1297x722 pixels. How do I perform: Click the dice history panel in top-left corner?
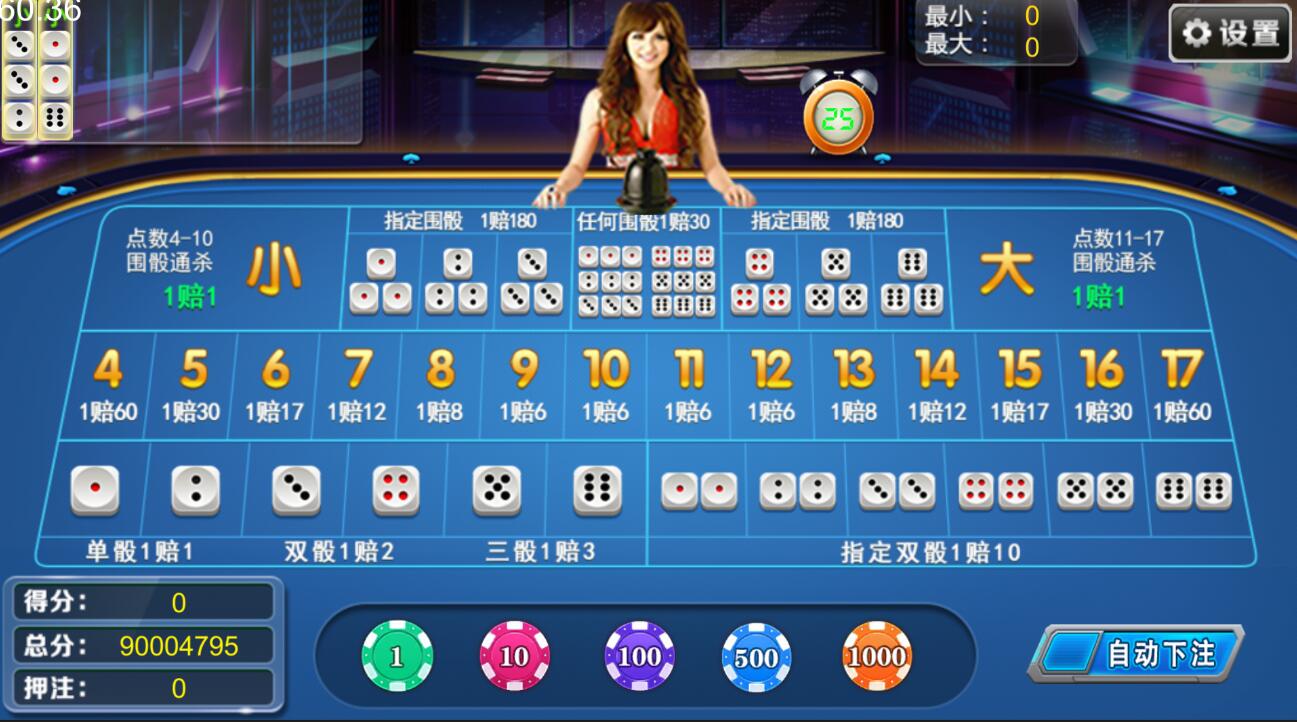[x=35, y=78]
